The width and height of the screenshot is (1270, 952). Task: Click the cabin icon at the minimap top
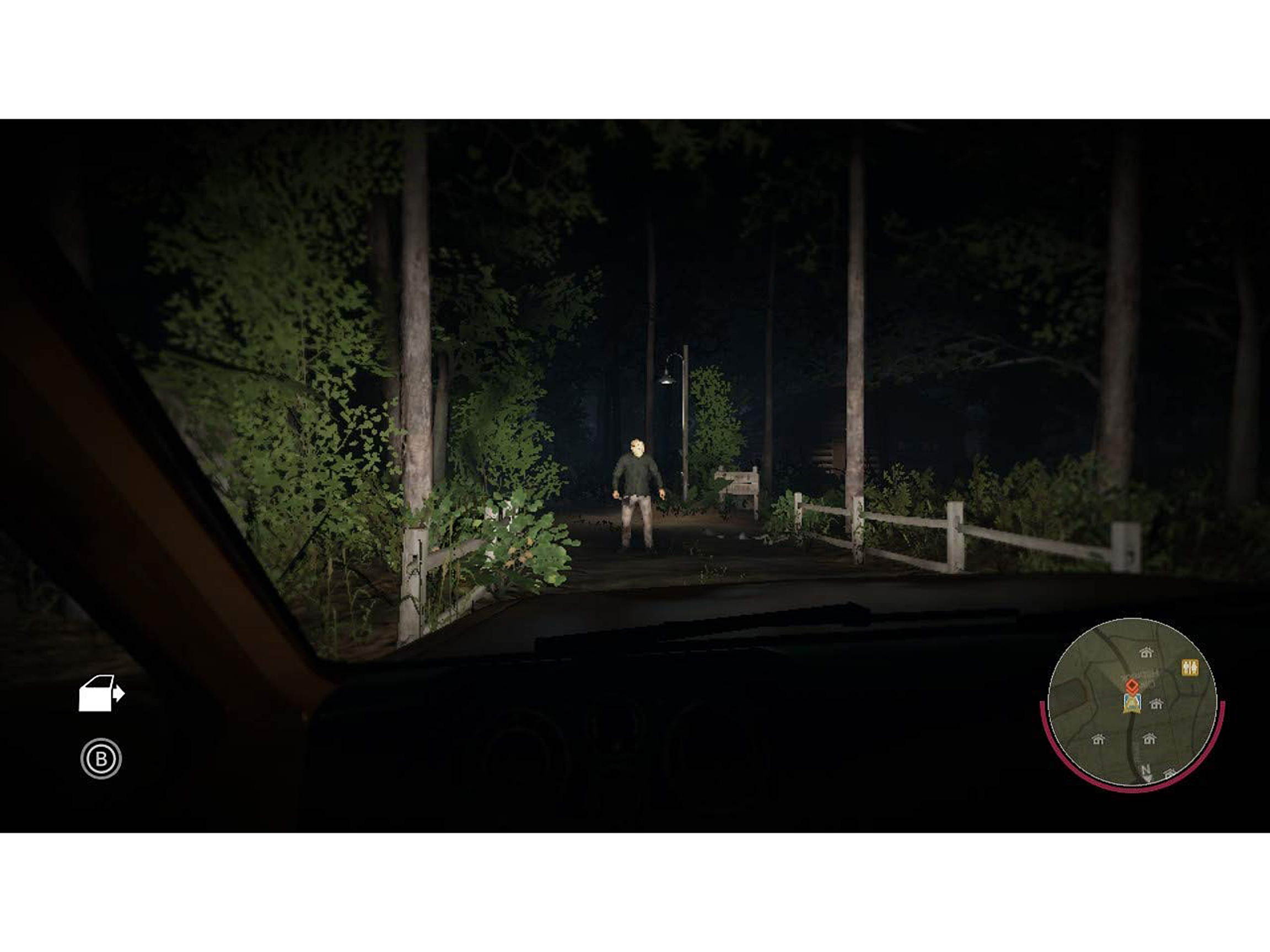[x=1147, y=652]
